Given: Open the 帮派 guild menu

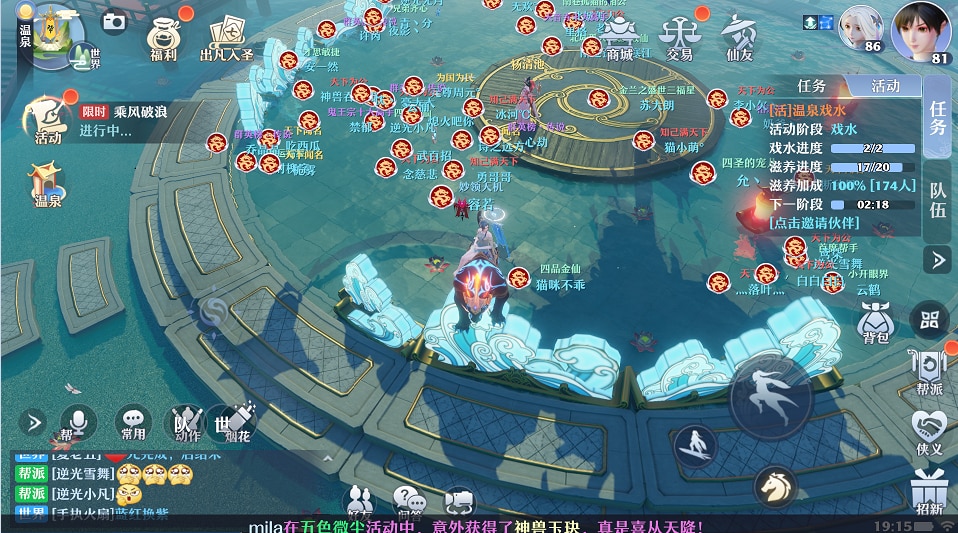Looking at the screenshot, I should tap(929, 369).
